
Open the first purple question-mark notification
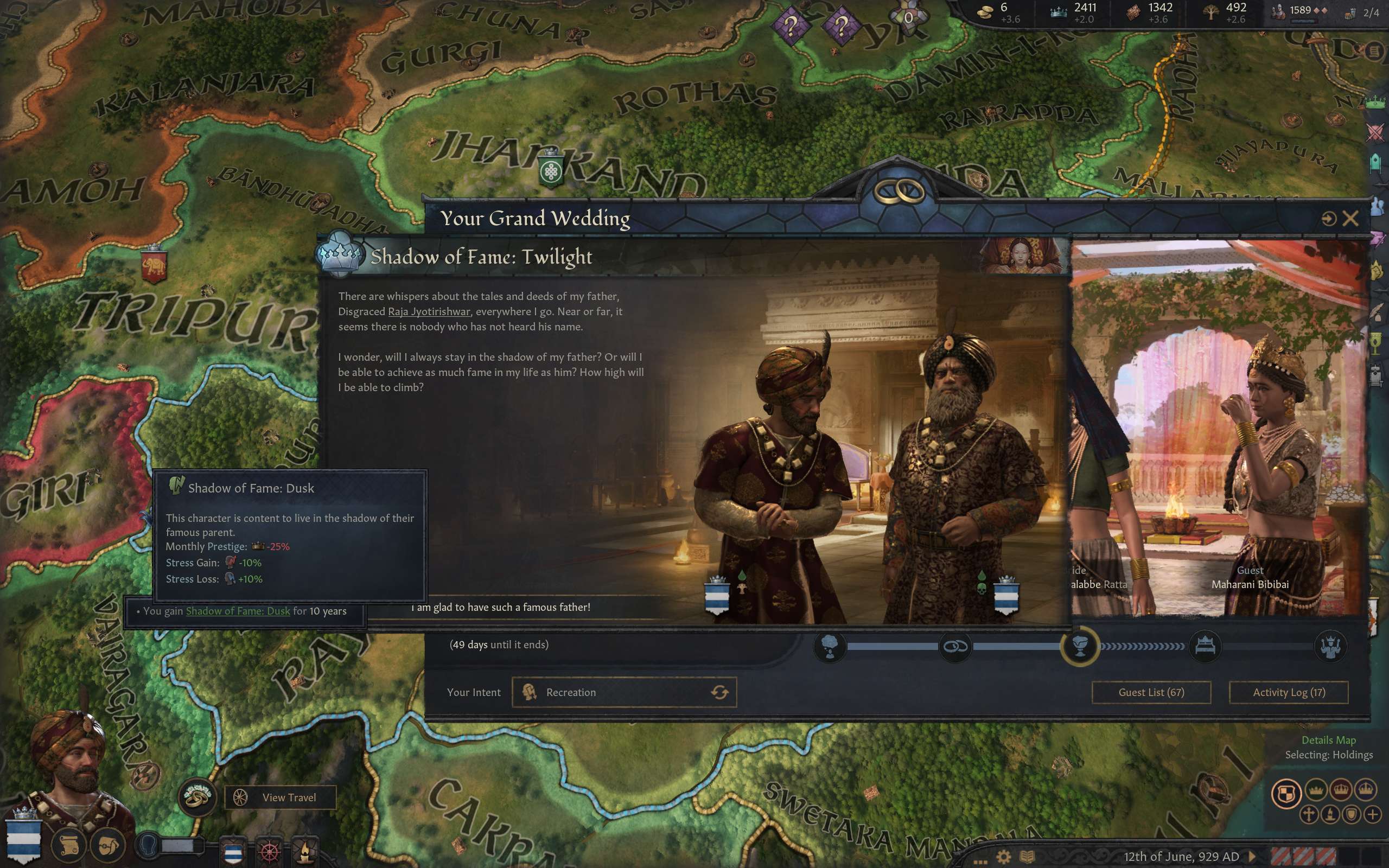click(x=791, y=26)
